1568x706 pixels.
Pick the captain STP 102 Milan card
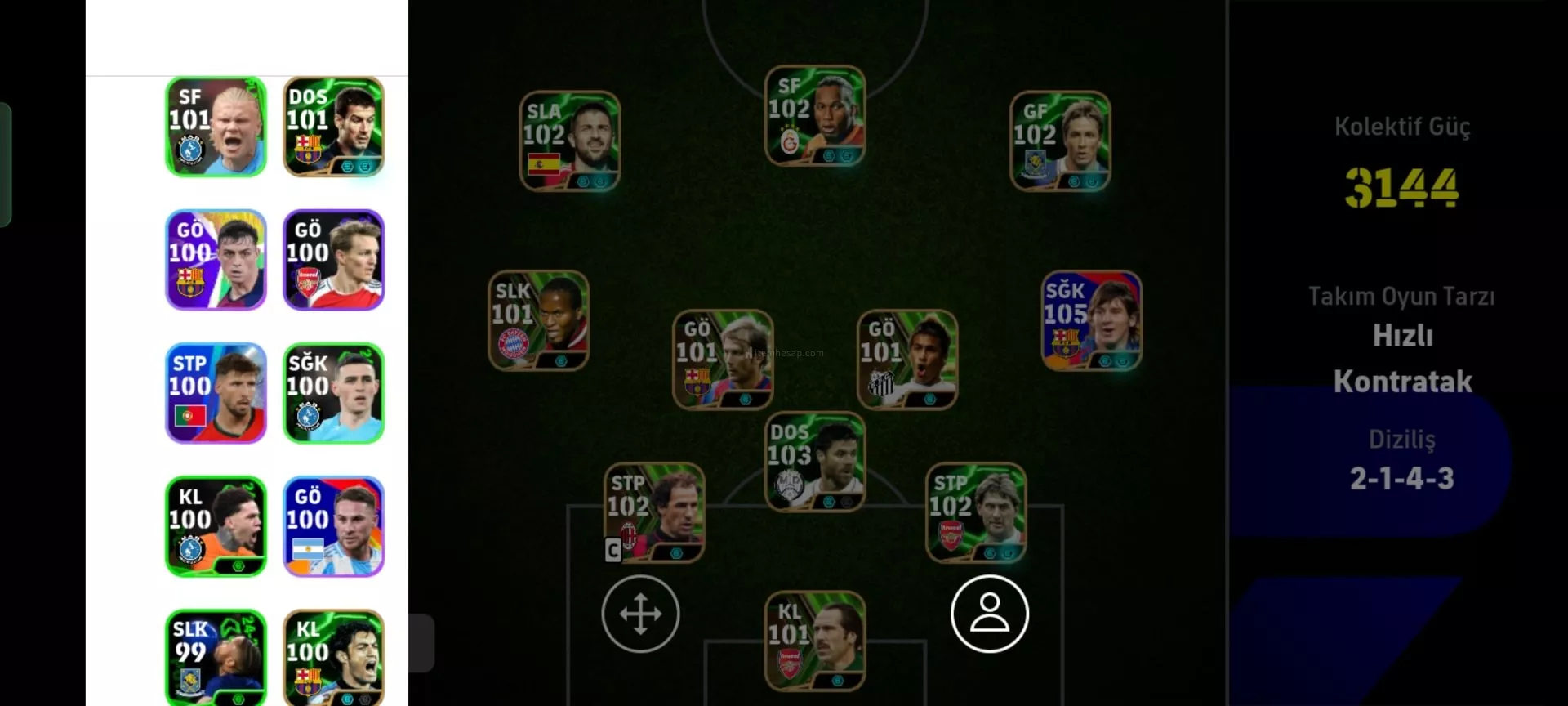[x=653, y=512]
